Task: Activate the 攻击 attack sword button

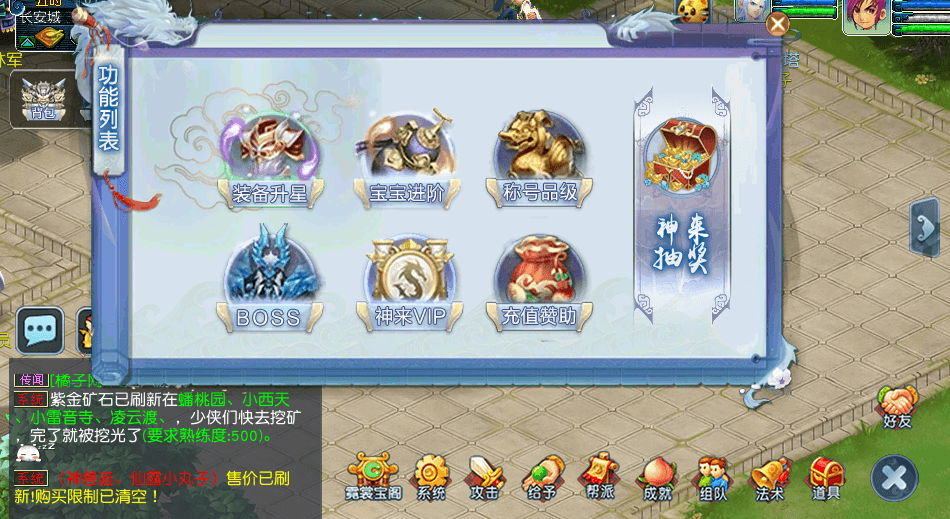Action: click(485, 477)
